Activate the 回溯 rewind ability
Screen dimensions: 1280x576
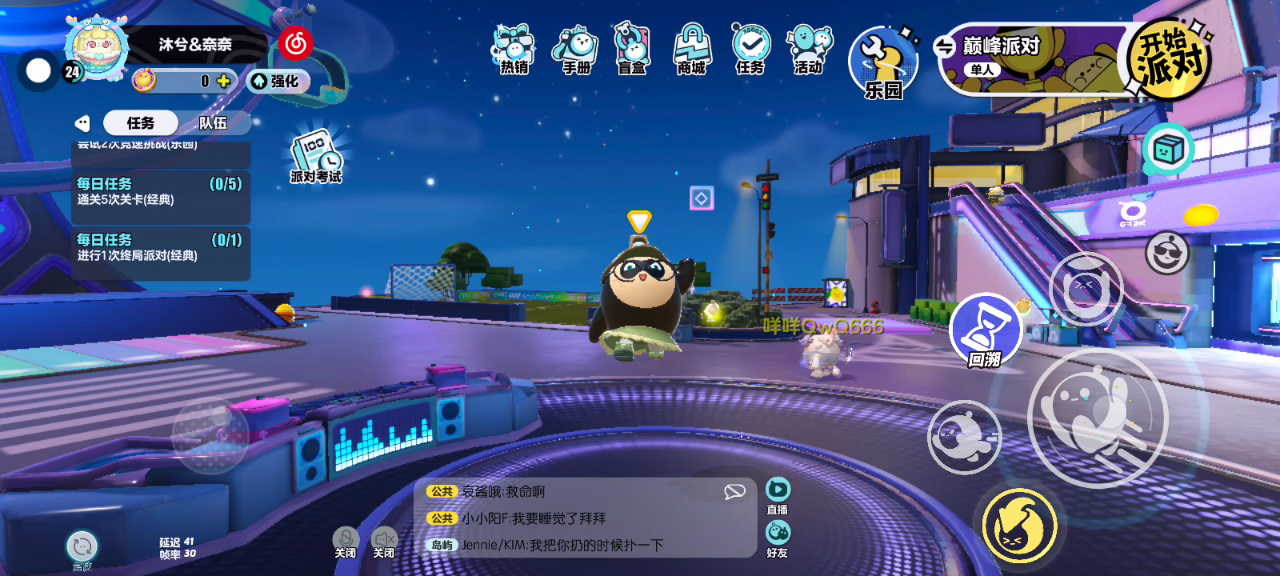coord(985,331)
